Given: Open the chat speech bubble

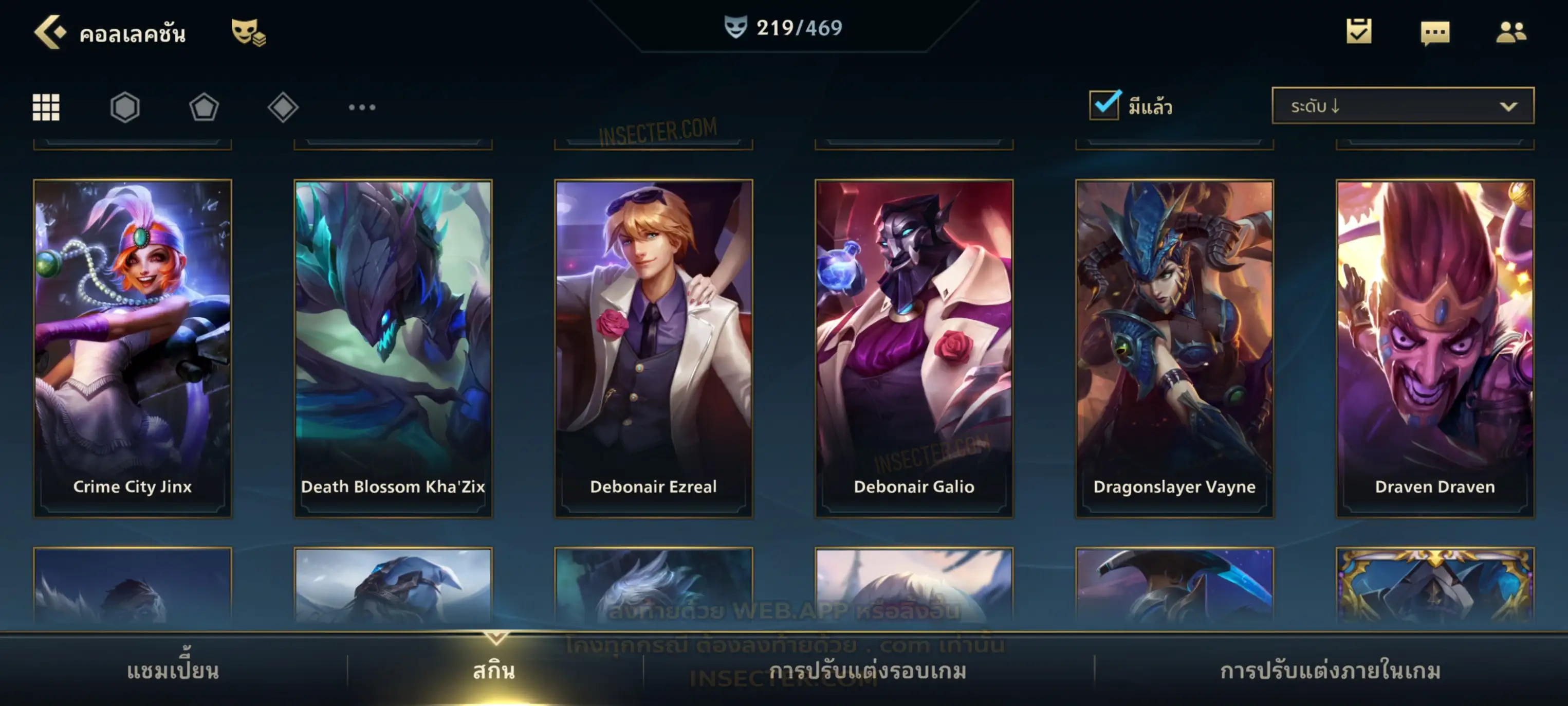Looking at the screenshot, I should [1435, 33].
